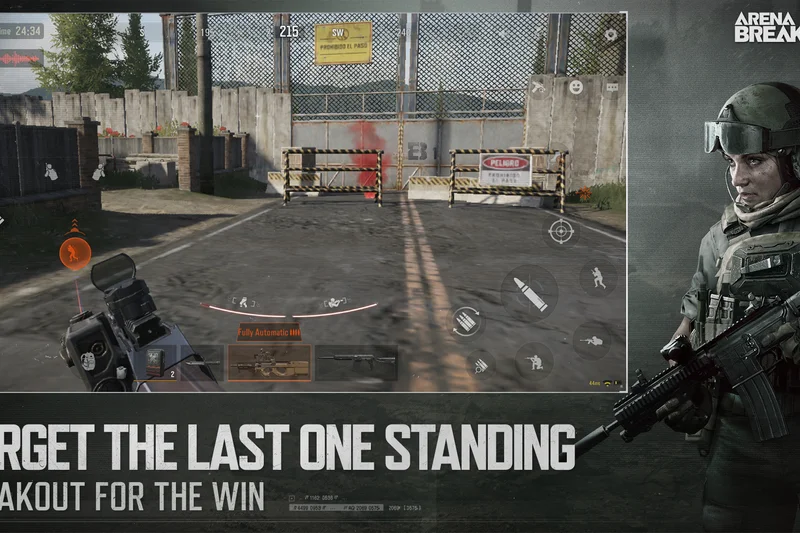This screenshot has width=800, height=533.
Task: Tap the aim-down-sights crosshair button
Action: pyautogui.click(x=561, y=231)
